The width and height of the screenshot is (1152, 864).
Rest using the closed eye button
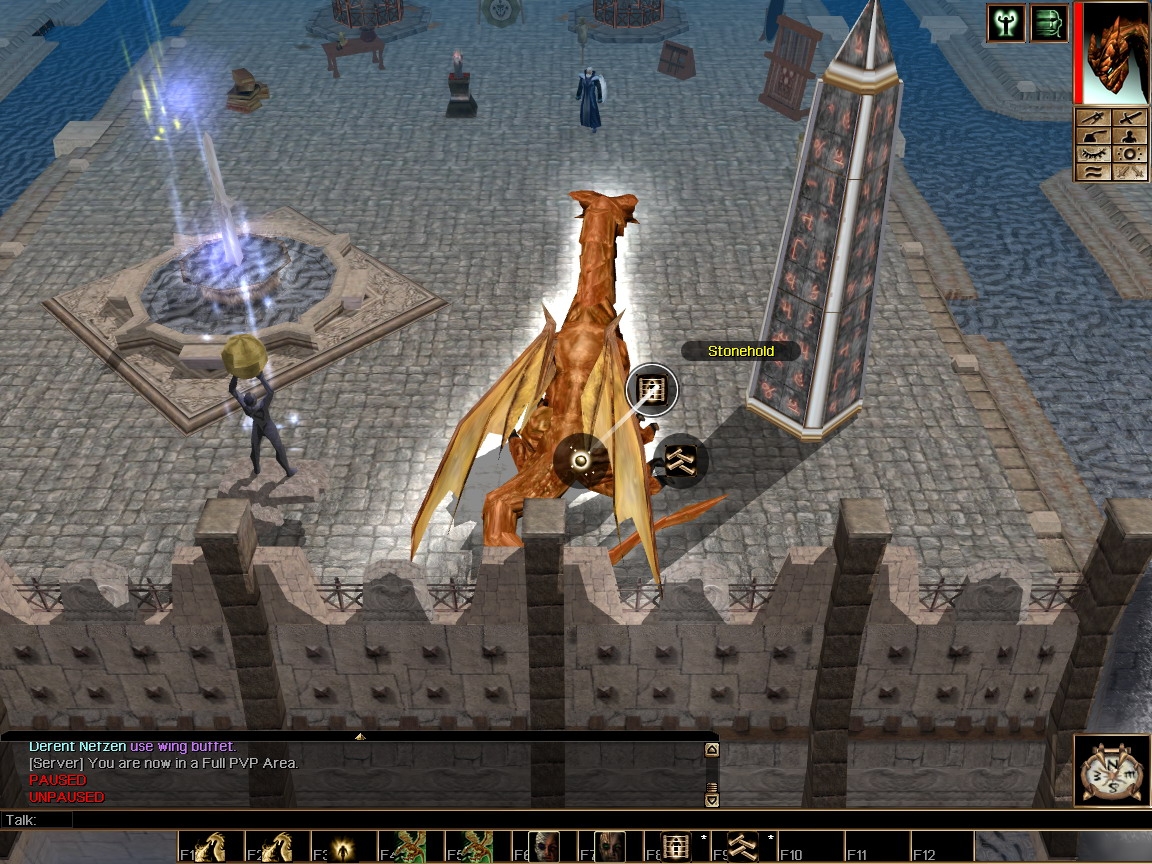coord(1093,155)
